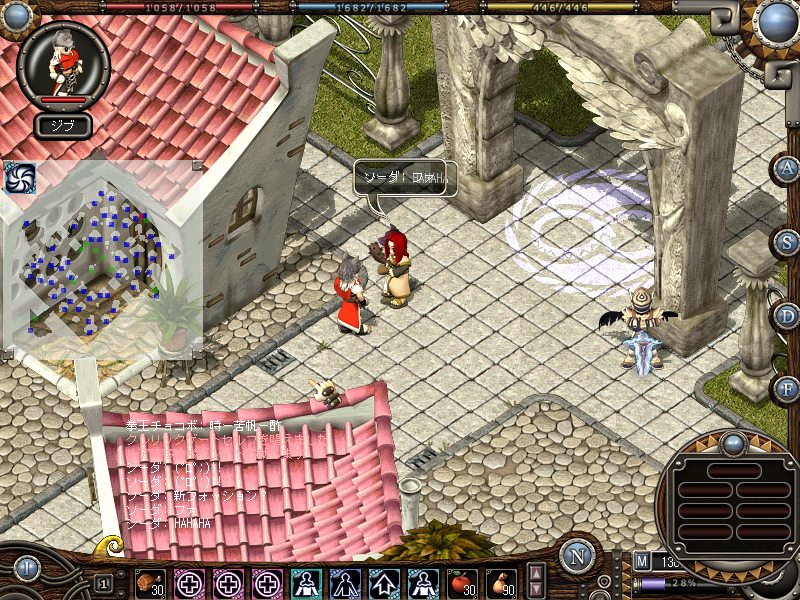Image resolution: width=800 pixels, height=600 pixels.
Task: Toggle the swirl icon on the minimap
Action: [19, 177]
